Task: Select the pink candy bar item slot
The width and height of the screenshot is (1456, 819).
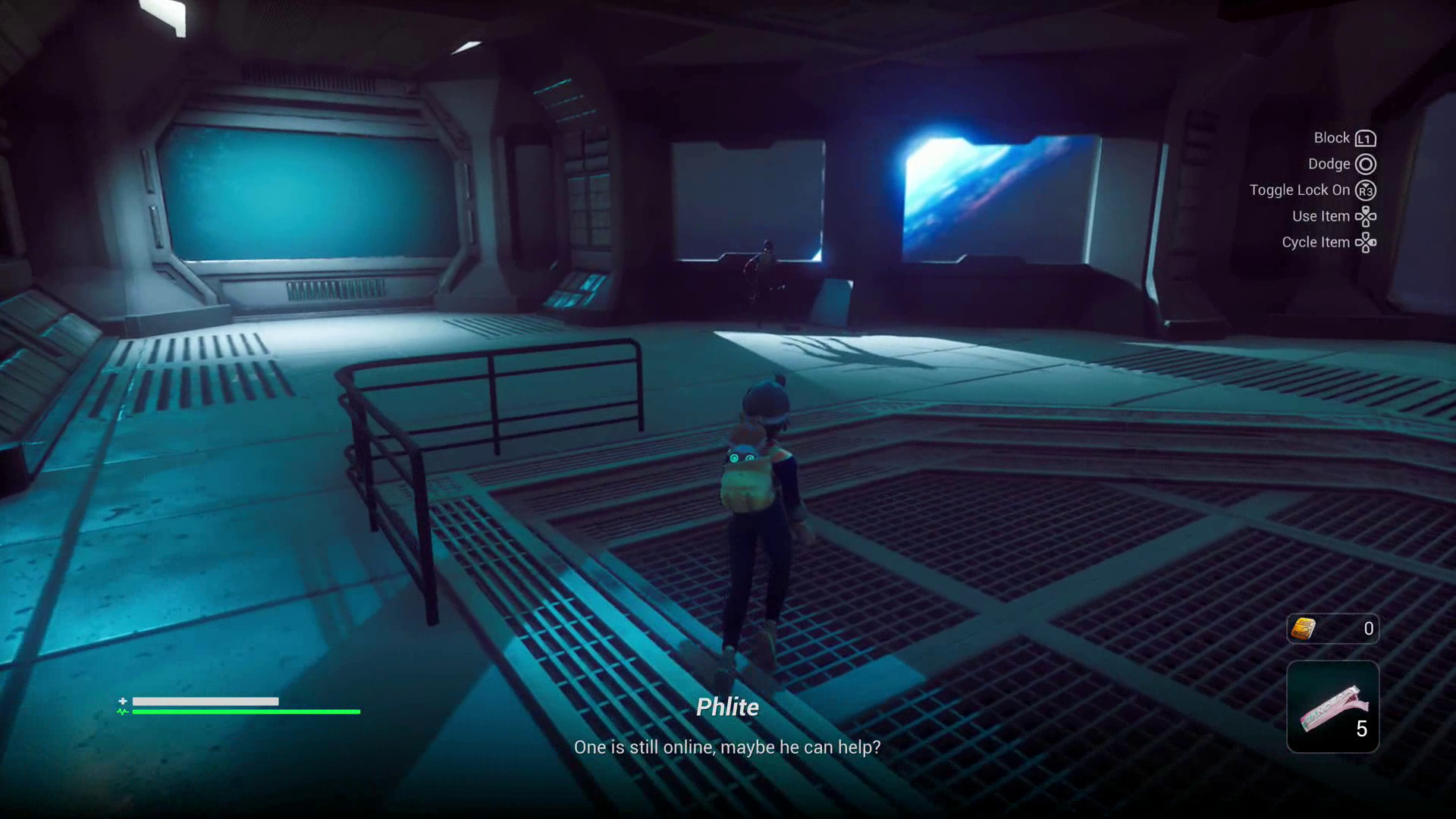Action: click(1332, 707)
